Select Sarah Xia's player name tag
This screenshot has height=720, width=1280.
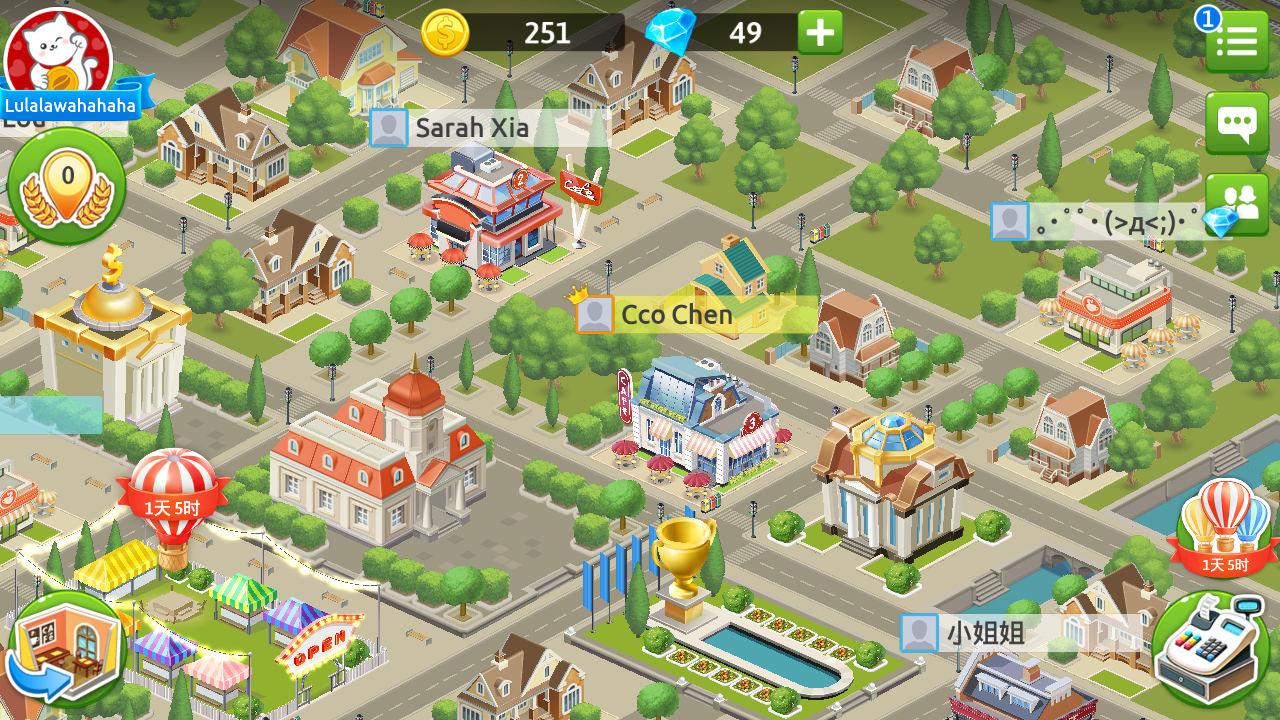(x=470, y=128)
